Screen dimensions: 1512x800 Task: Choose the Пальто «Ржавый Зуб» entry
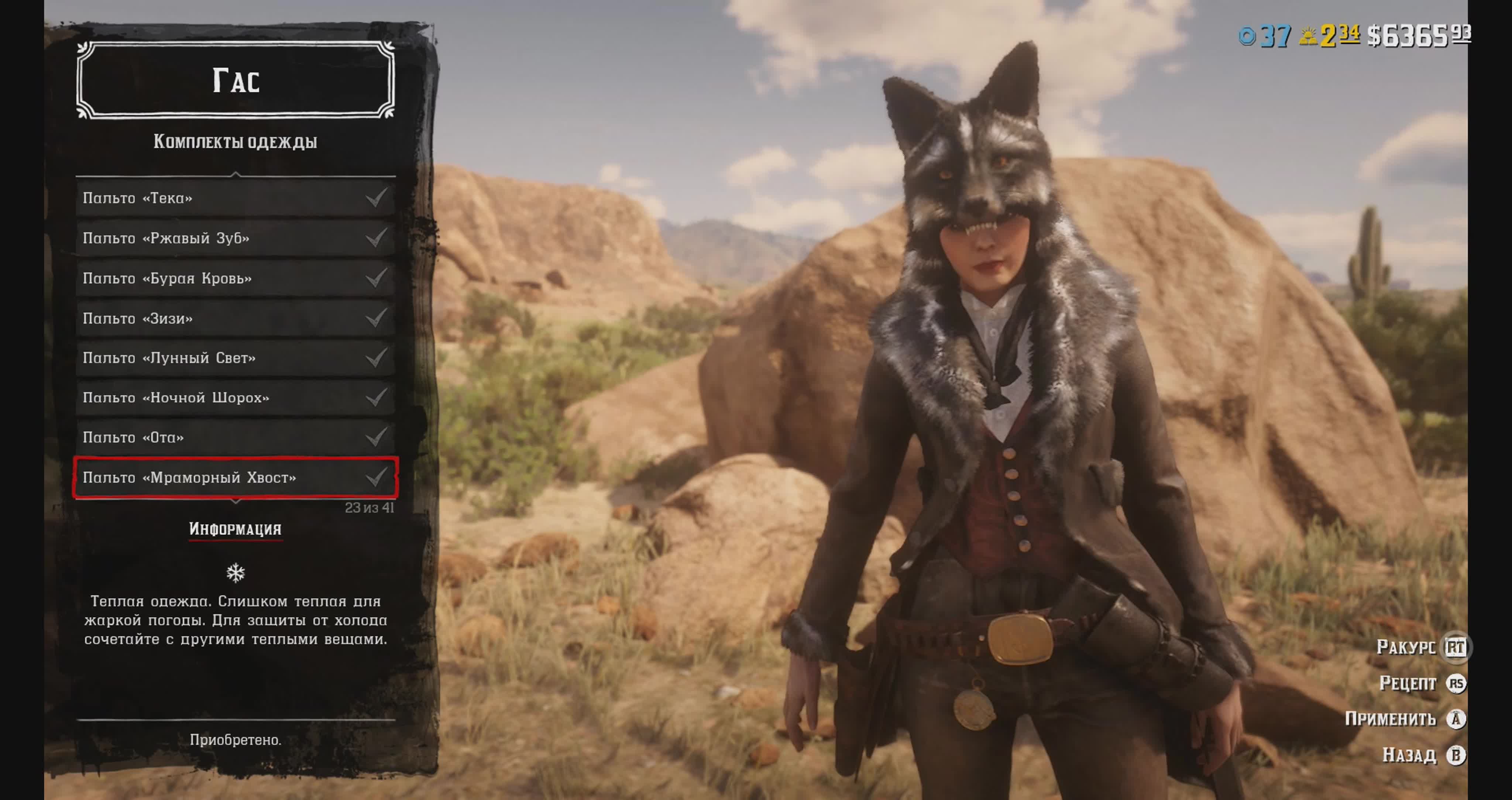click(235, 238)
